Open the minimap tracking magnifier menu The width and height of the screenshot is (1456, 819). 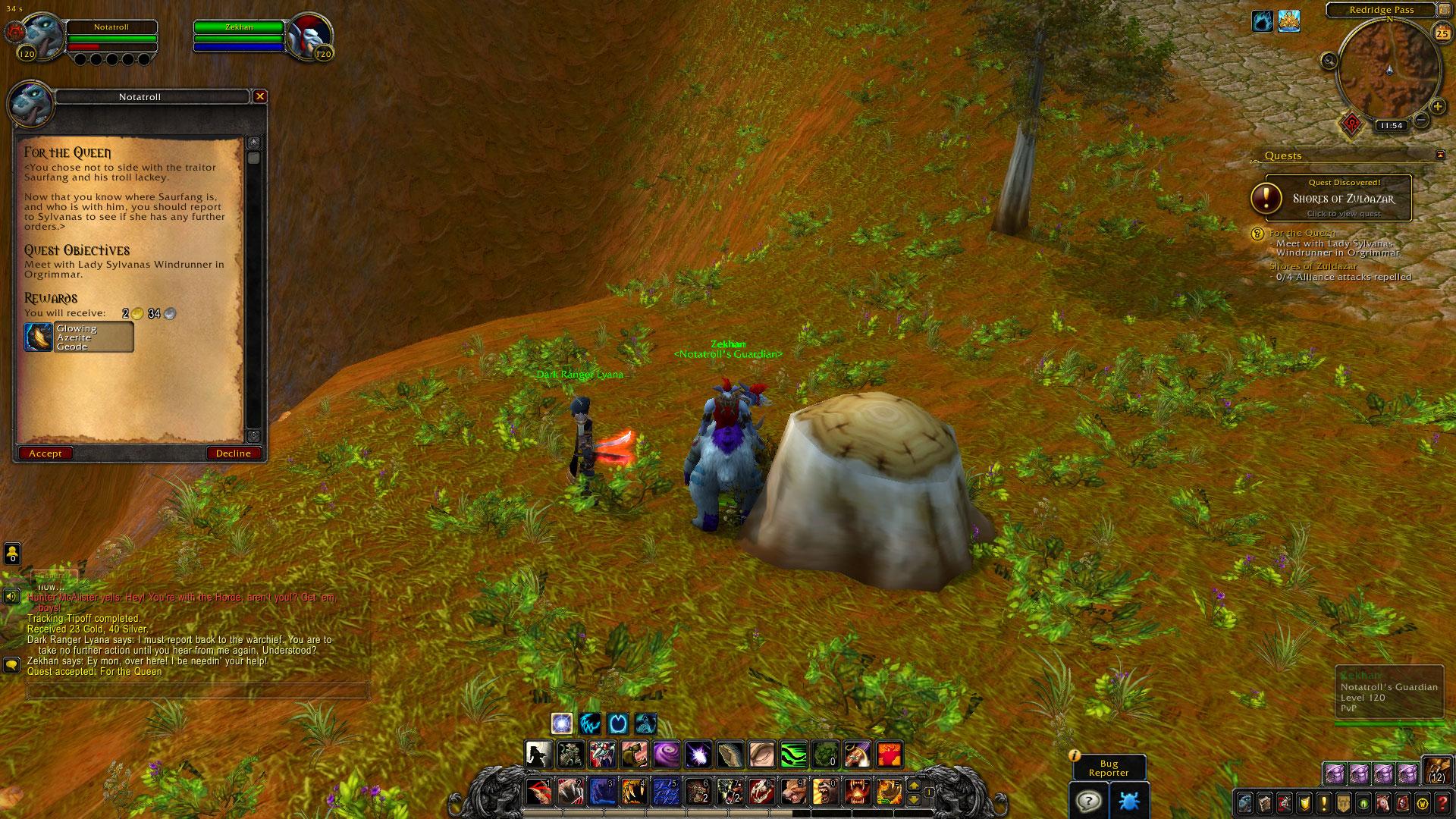tap(1329, 61)
